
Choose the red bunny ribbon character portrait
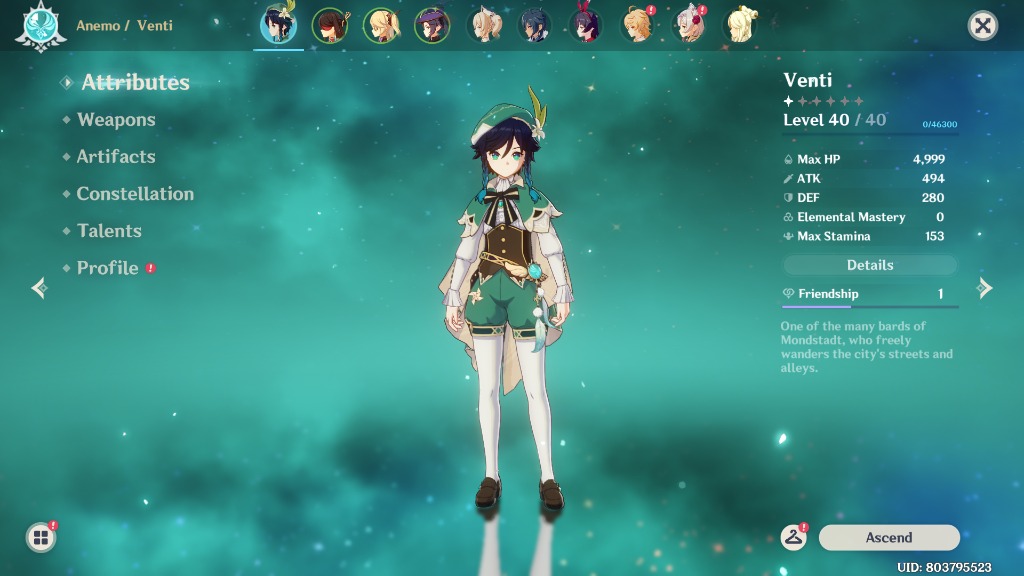[586, 26]
